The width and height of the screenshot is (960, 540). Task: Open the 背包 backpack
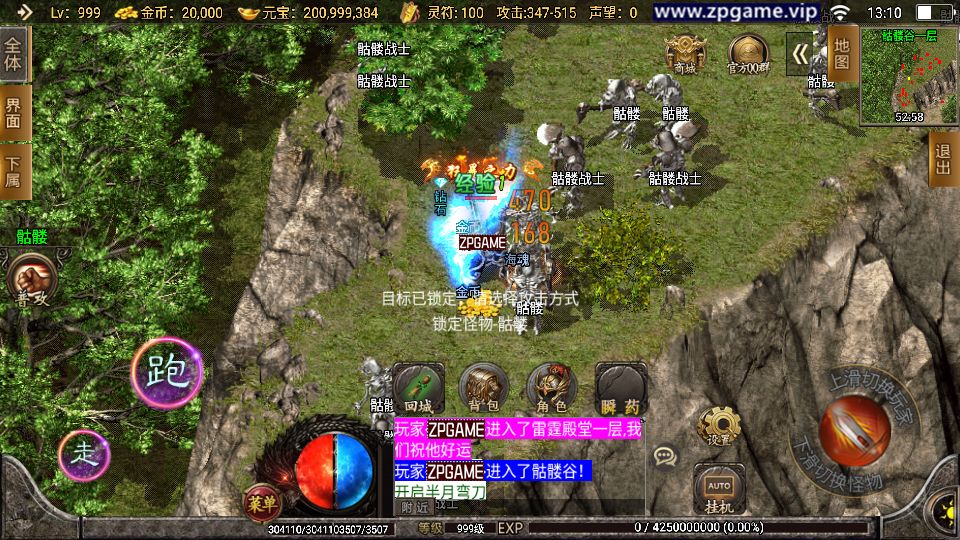click(x=481, y=386)
